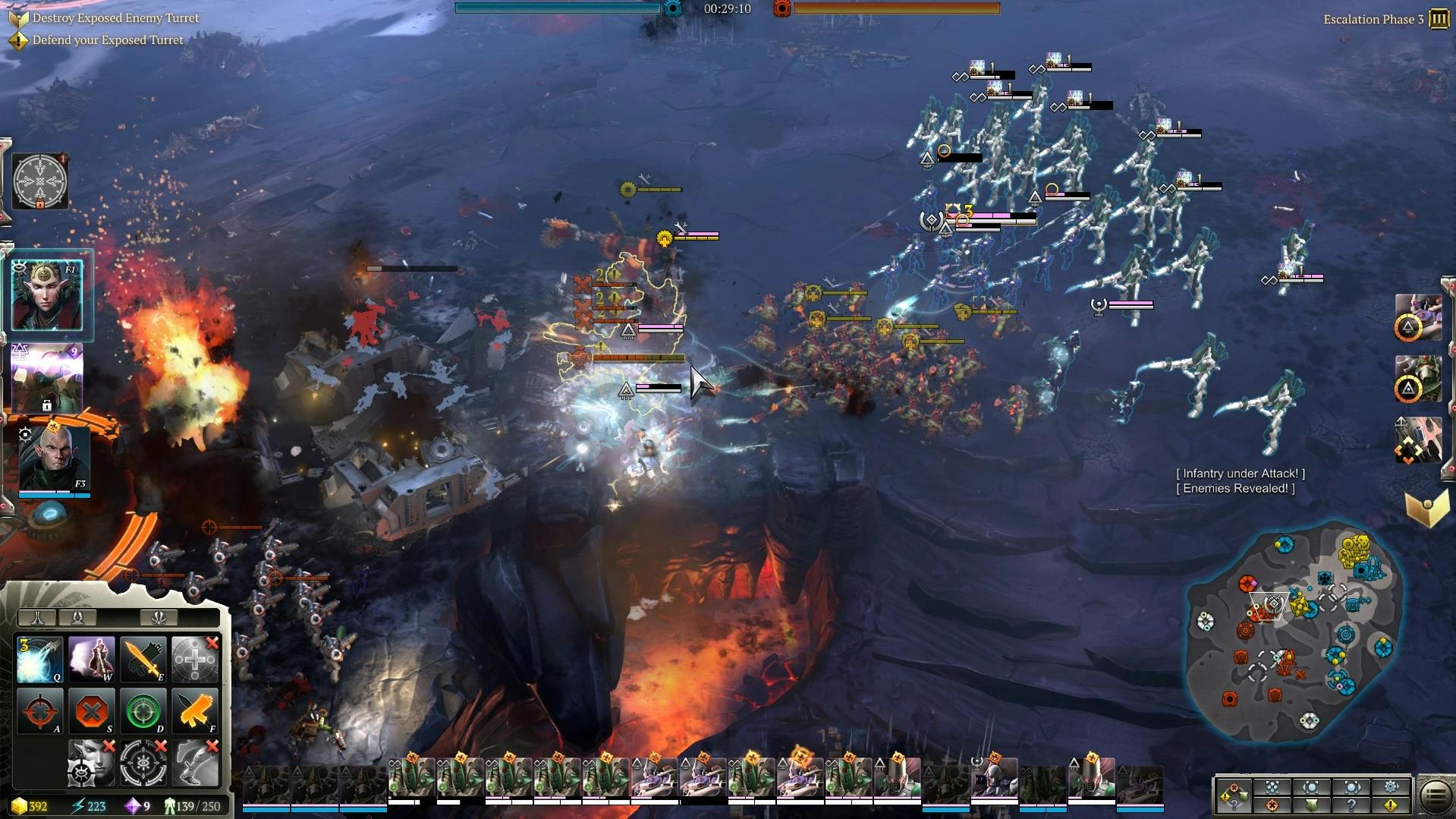Activate the Q ability with the 3 counter
The image size is (1456, 819).
[40, 659]
